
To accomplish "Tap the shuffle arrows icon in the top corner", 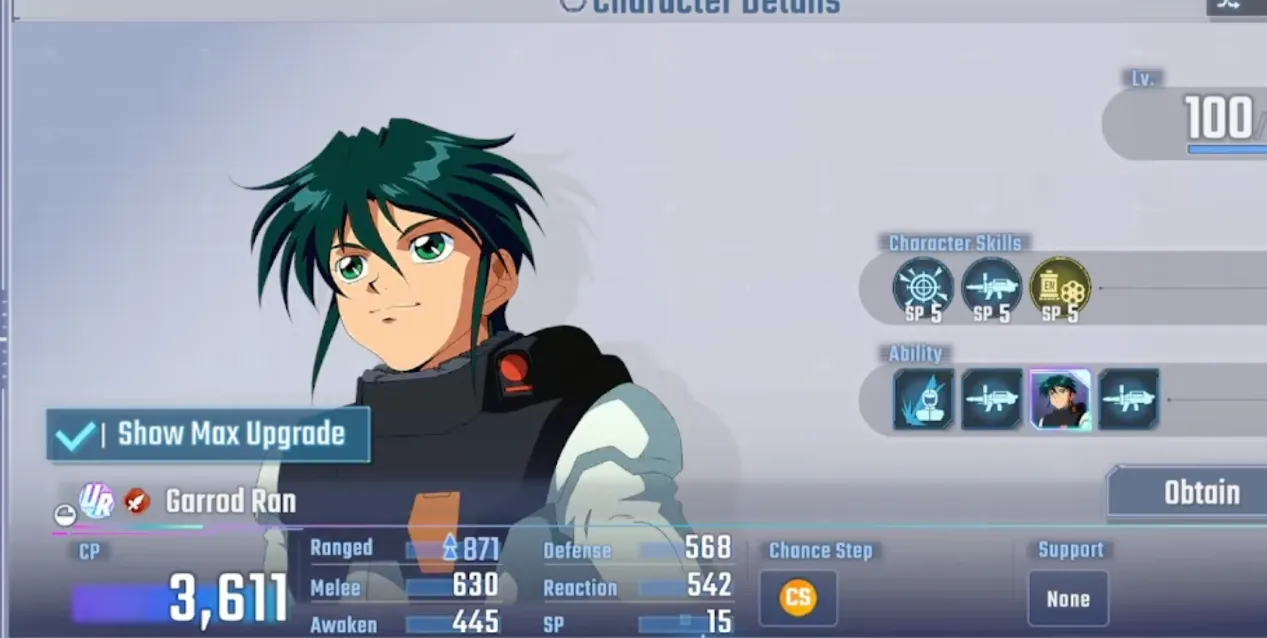I will [1230, 5].
